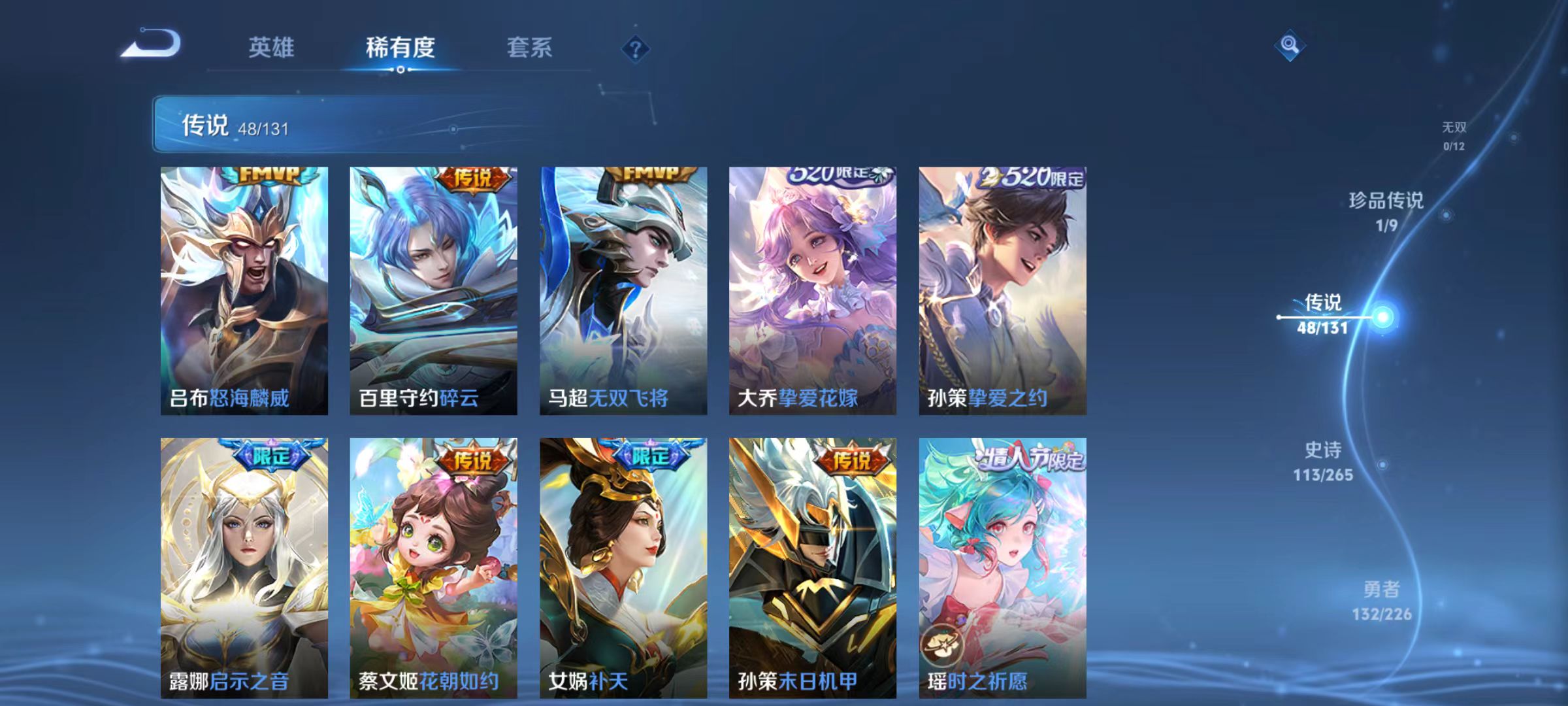Screen dimensions: 1568x706
Task: Open the help question mark icon
Action: pos(636,49)
